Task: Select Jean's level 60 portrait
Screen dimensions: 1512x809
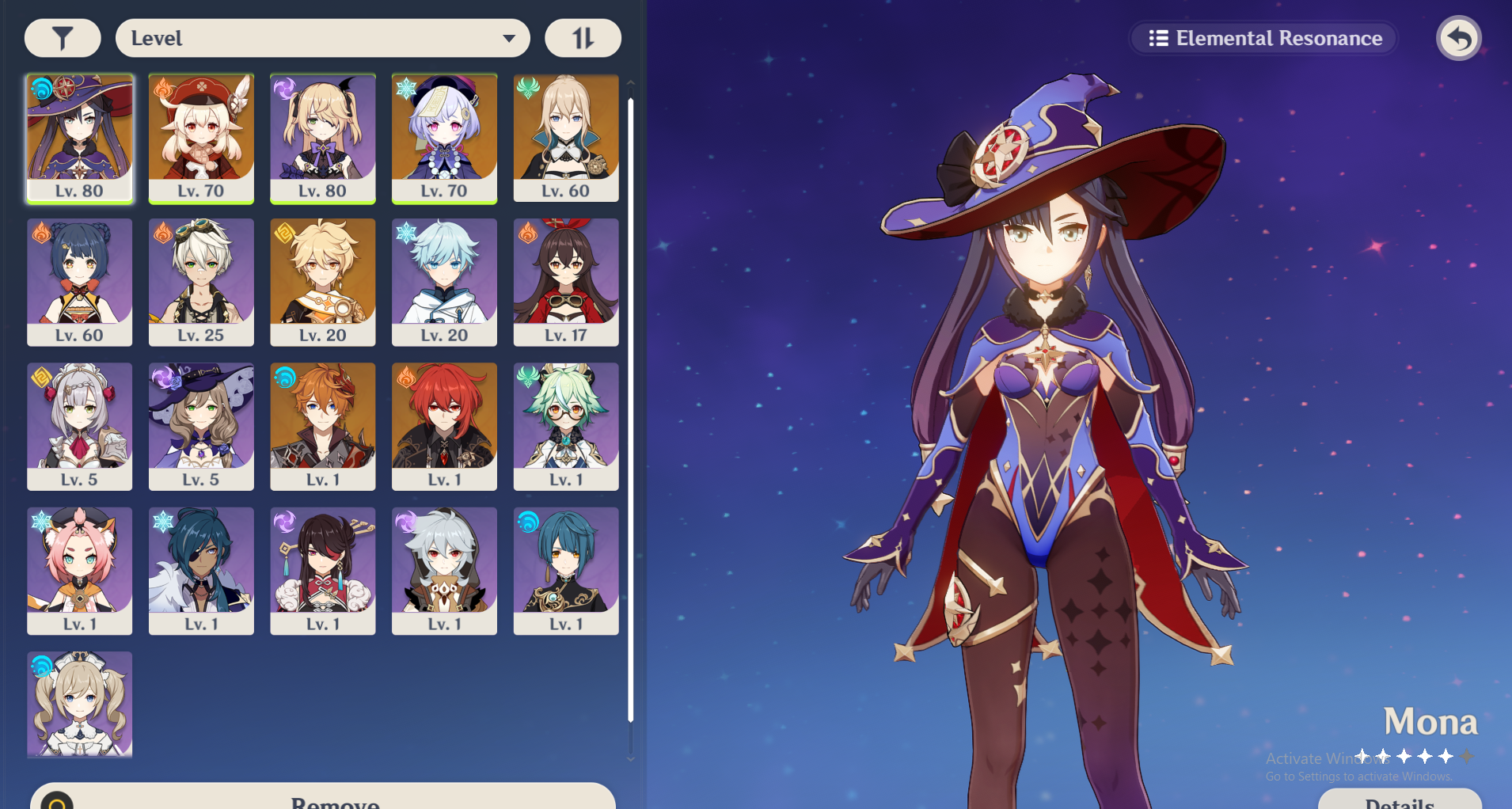Action: coord(566,138)
